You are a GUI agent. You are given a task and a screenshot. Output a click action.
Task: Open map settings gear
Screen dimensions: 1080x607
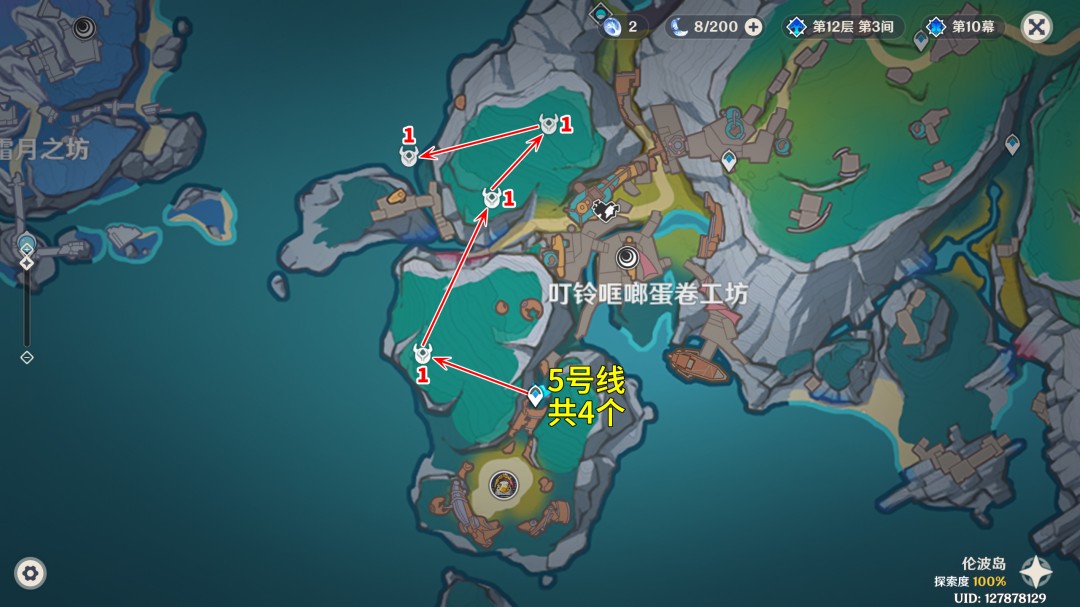[x=30, y=573]
